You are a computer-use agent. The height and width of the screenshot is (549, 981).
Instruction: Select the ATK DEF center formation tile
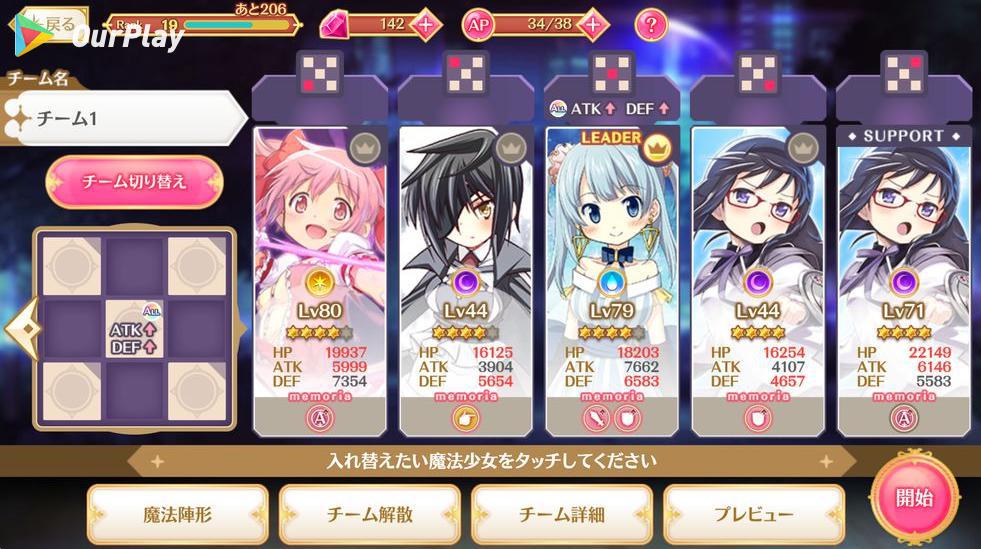(134, 329)
